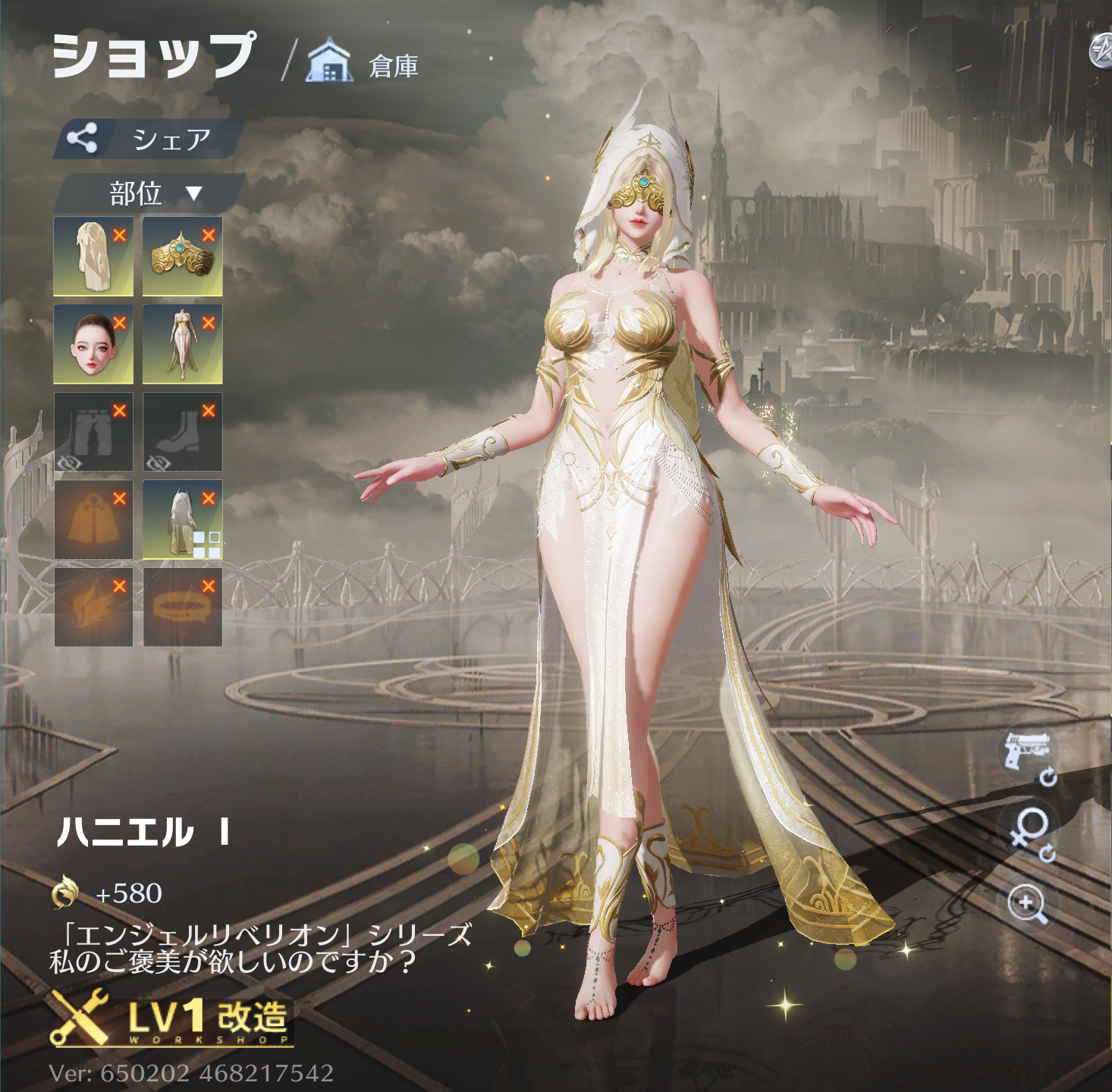This screenshot has width=1112, height=1092.
Task: Expand the 部位 dropdown
Action: [152, 193]
